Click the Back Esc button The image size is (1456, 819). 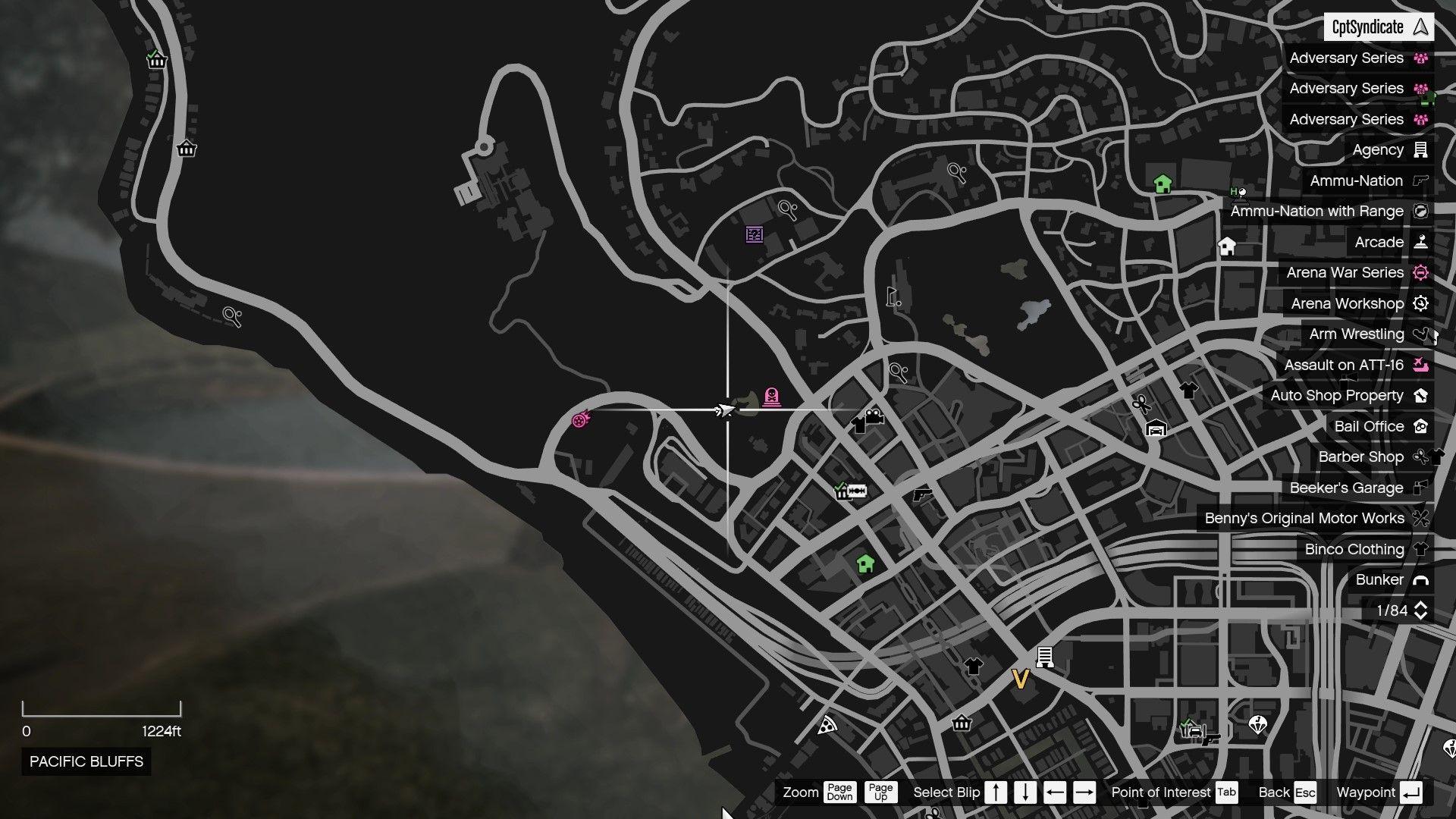click(x=1287, y=792)
